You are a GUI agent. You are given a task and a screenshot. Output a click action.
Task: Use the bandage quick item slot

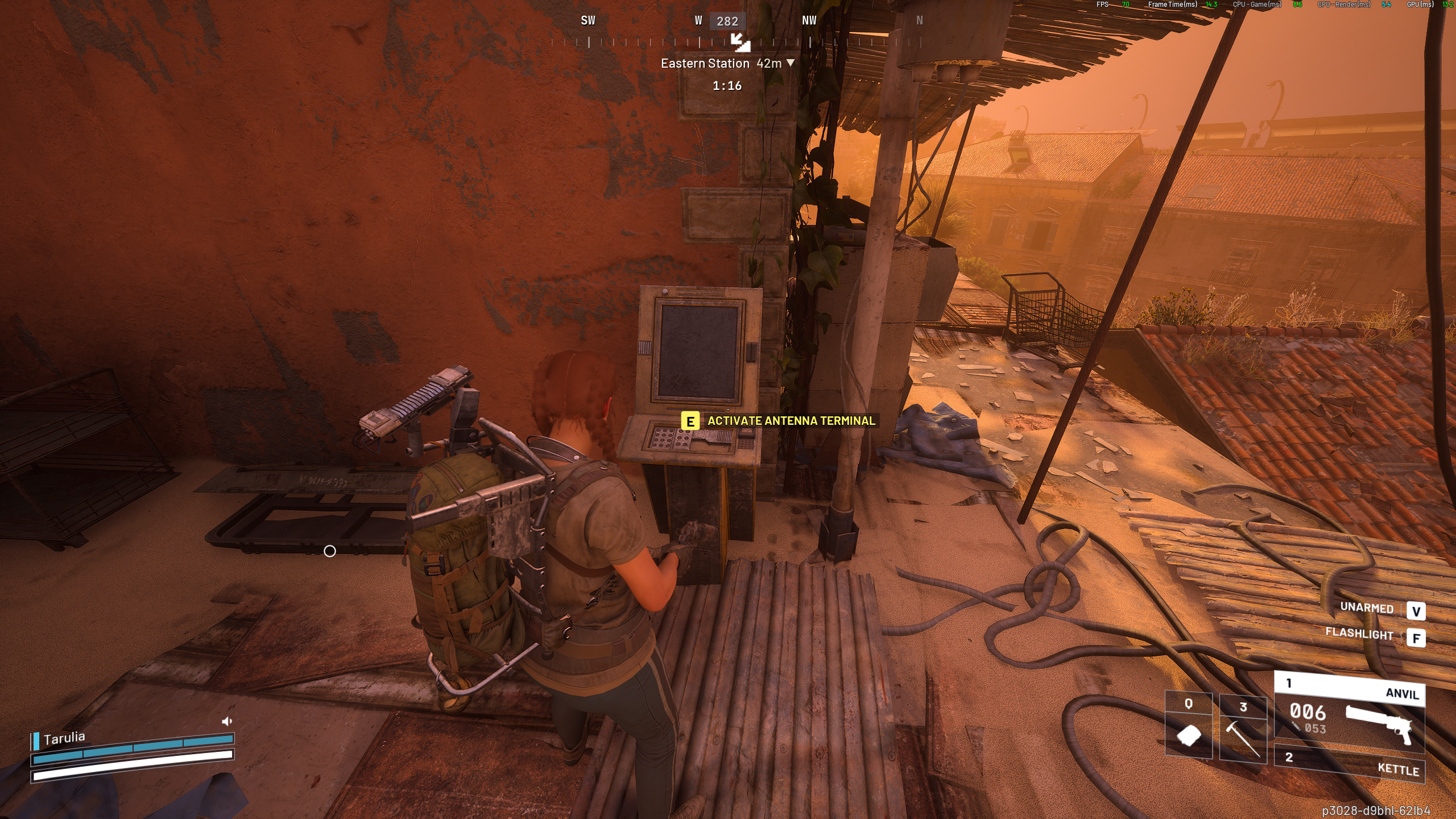[1188, 728]
